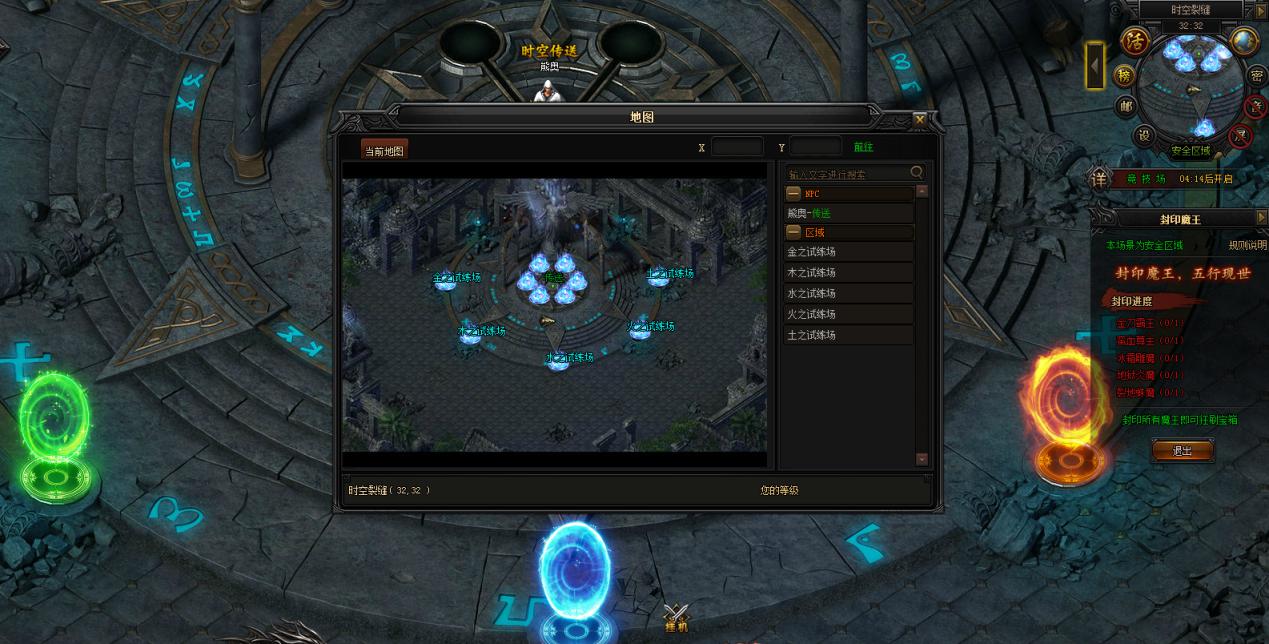Switch to the 当前地图 tab
Viewport: 1269px width, 644px height.
pyautogui.click(x=384, y=151)
